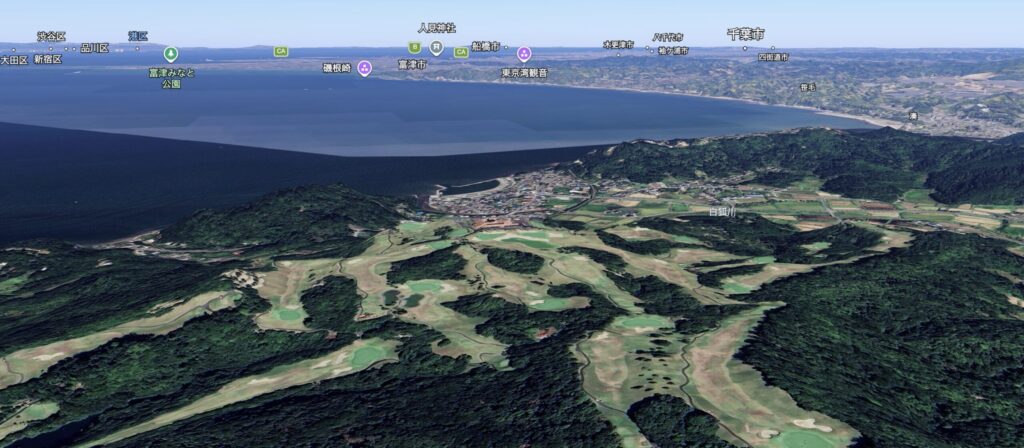Click the 木更津市 place label
1024x448 pixels.
coord(618,44)
